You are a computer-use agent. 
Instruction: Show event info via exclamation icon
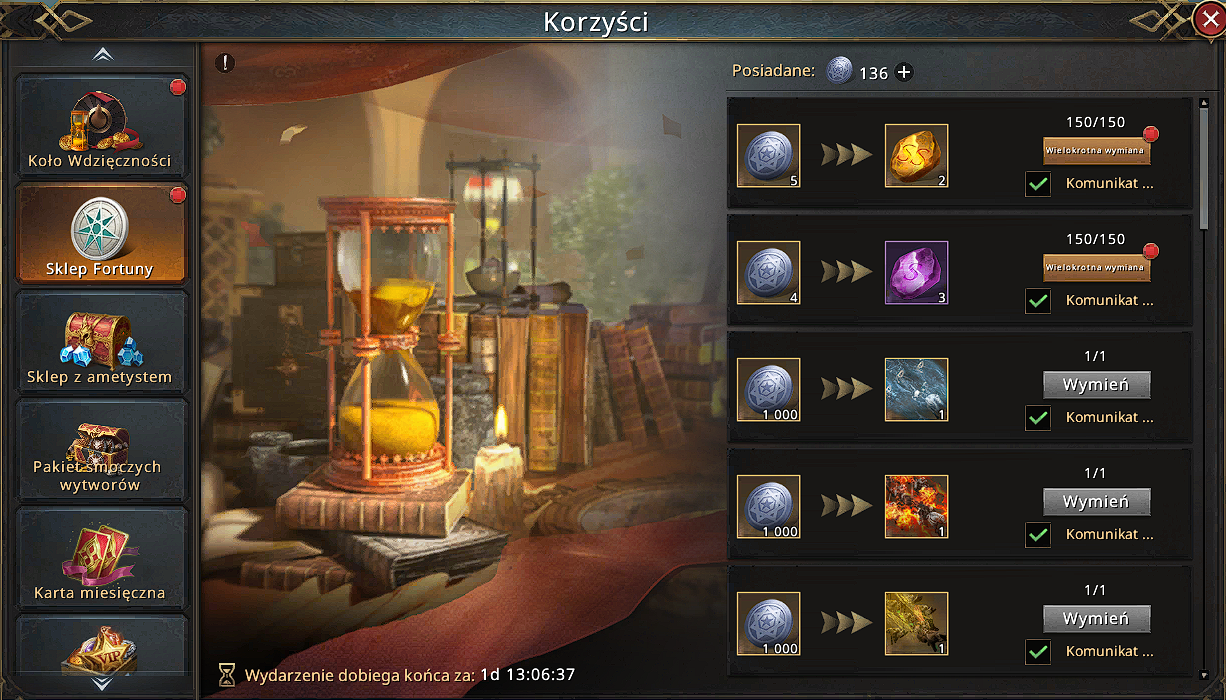click(226, 63)
